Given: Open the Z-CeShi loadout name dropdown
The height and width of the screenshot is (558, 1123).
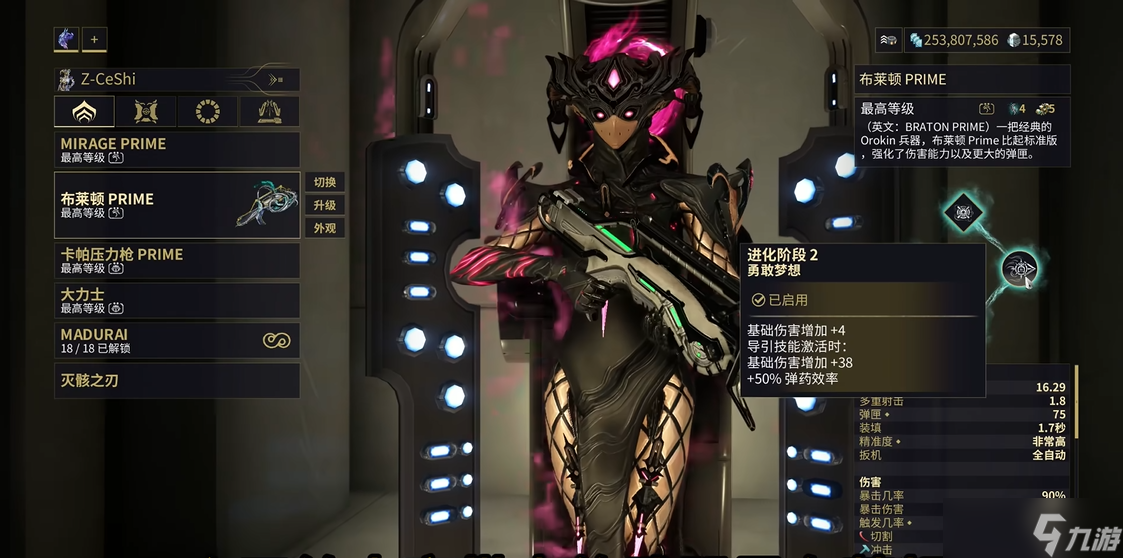Looking at the screenshot, I should click(176, 79).
